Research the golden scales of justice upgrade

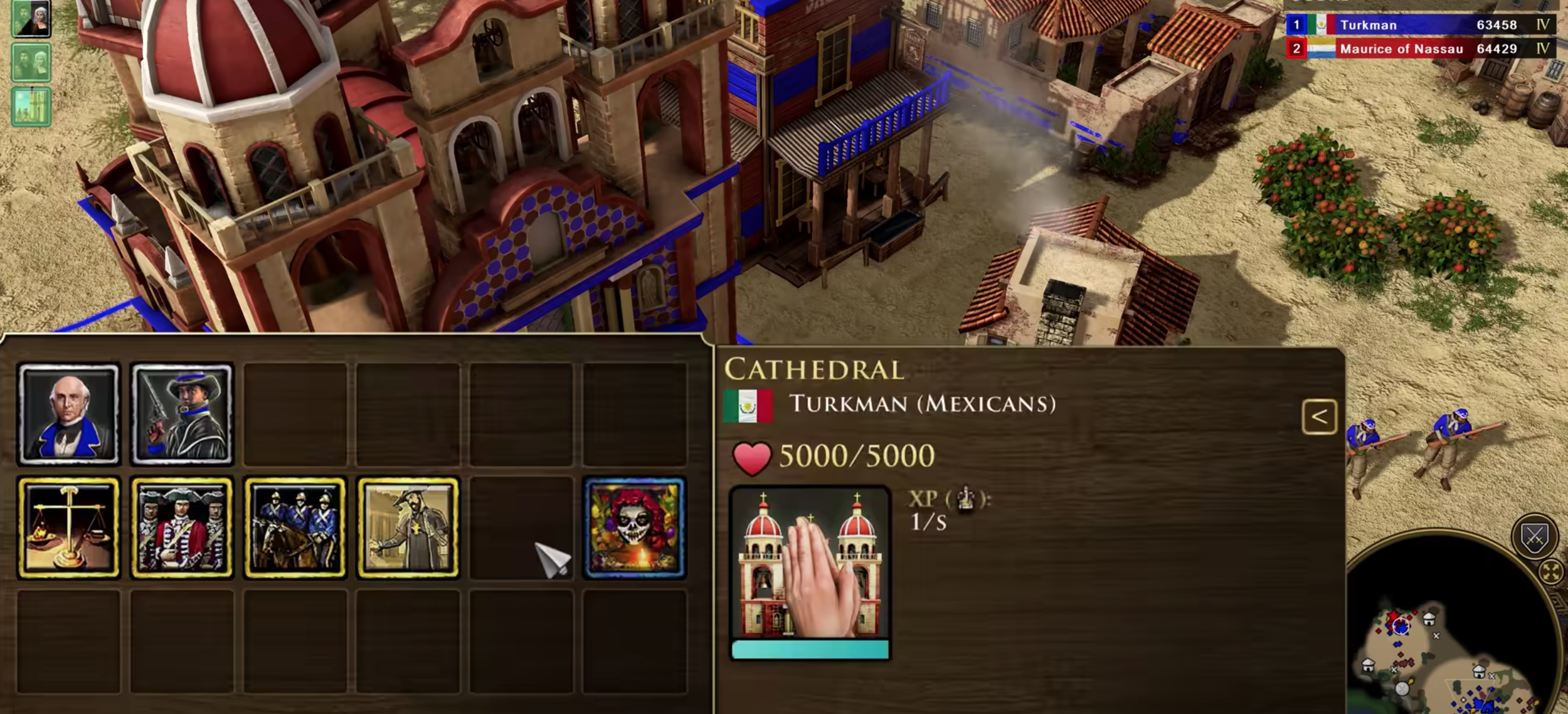pyautogui.click(x=68, y=528)
